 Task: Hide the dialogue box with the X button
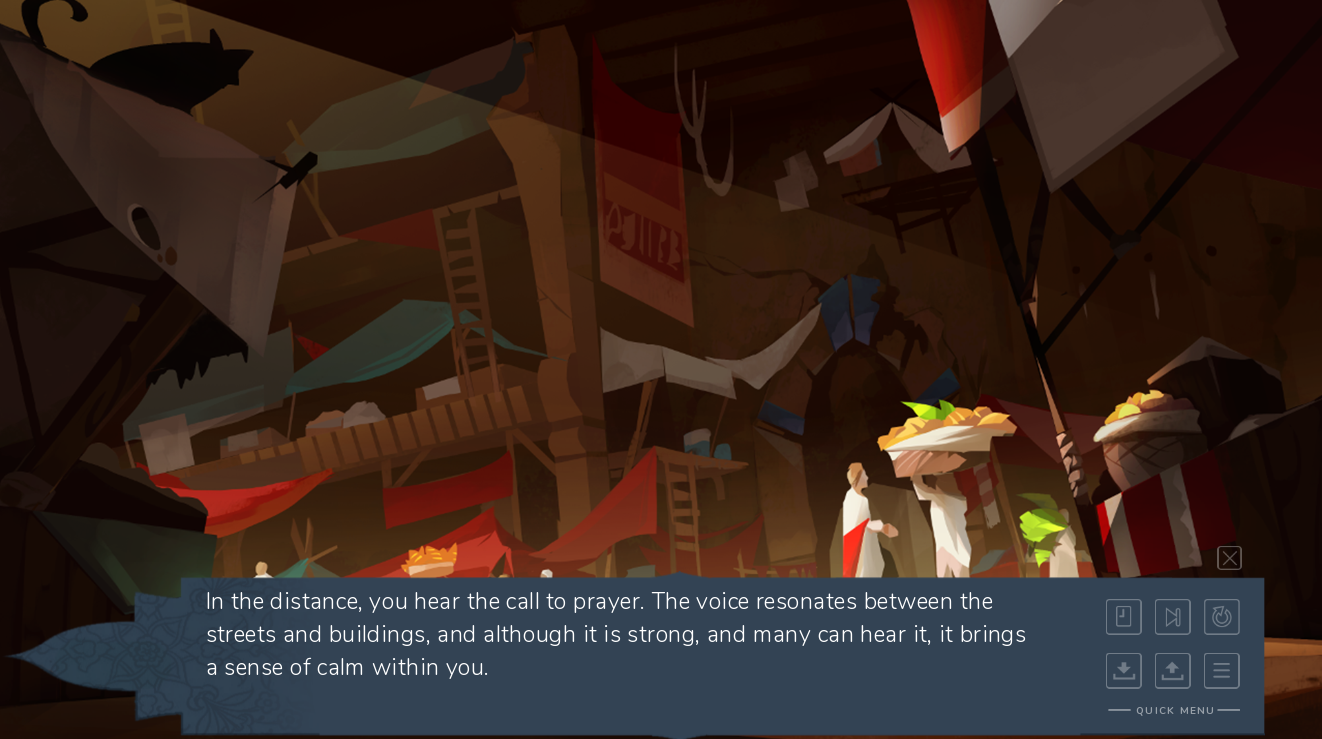tap(1229, 558)
